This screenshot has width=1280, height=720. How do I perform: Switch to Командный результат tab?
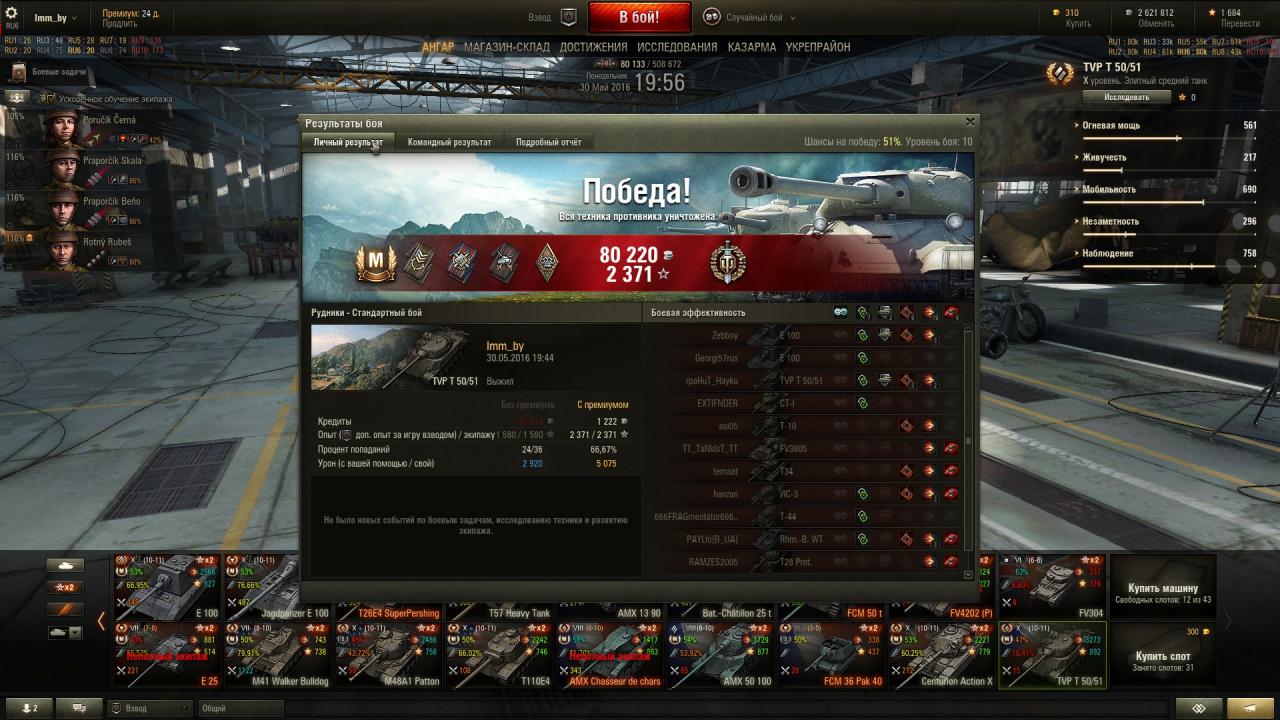pos(449,142)
